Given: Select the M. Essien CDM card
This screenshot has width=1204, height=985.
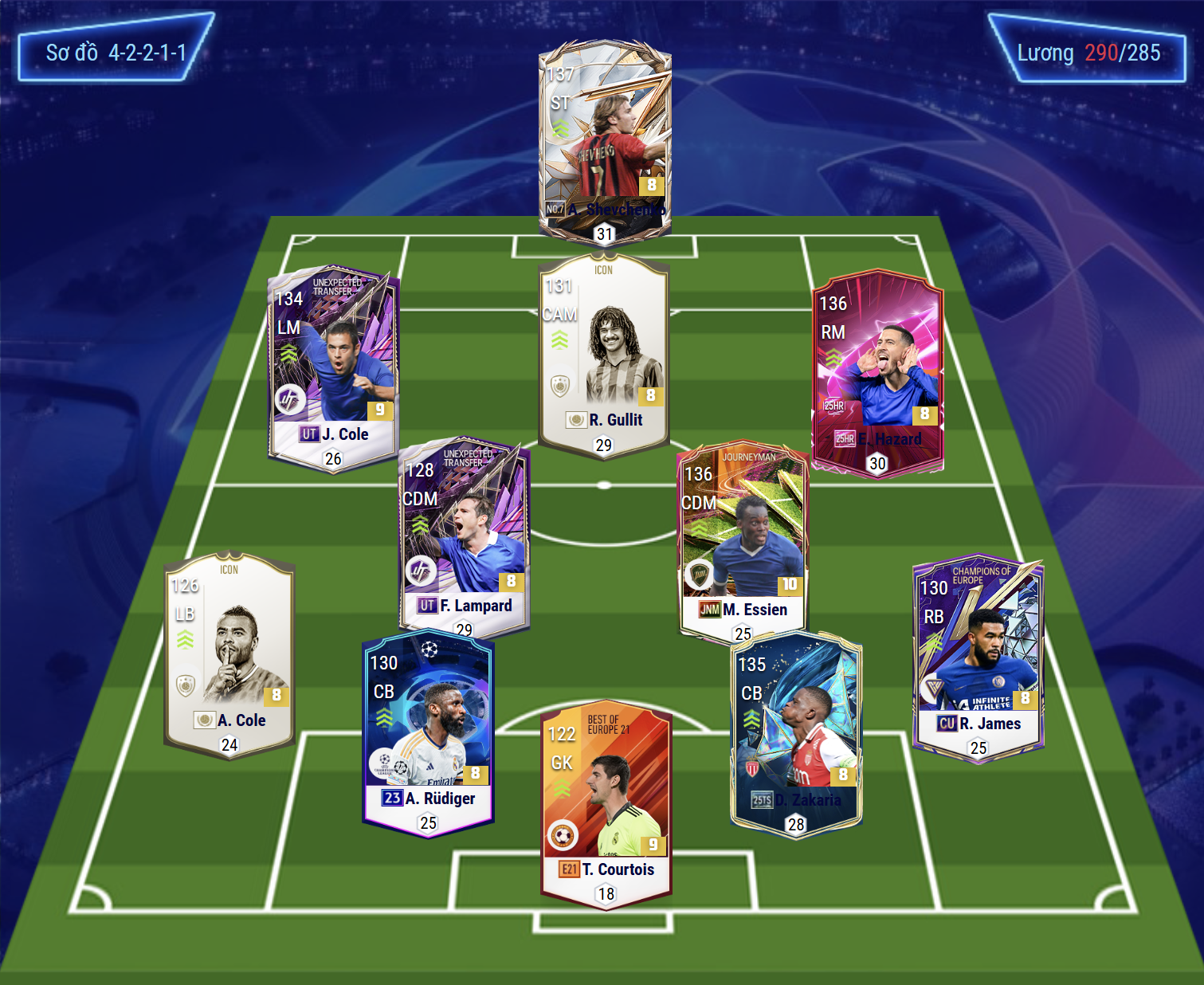Looking at the screenshot, I should (x=743, y=542).
